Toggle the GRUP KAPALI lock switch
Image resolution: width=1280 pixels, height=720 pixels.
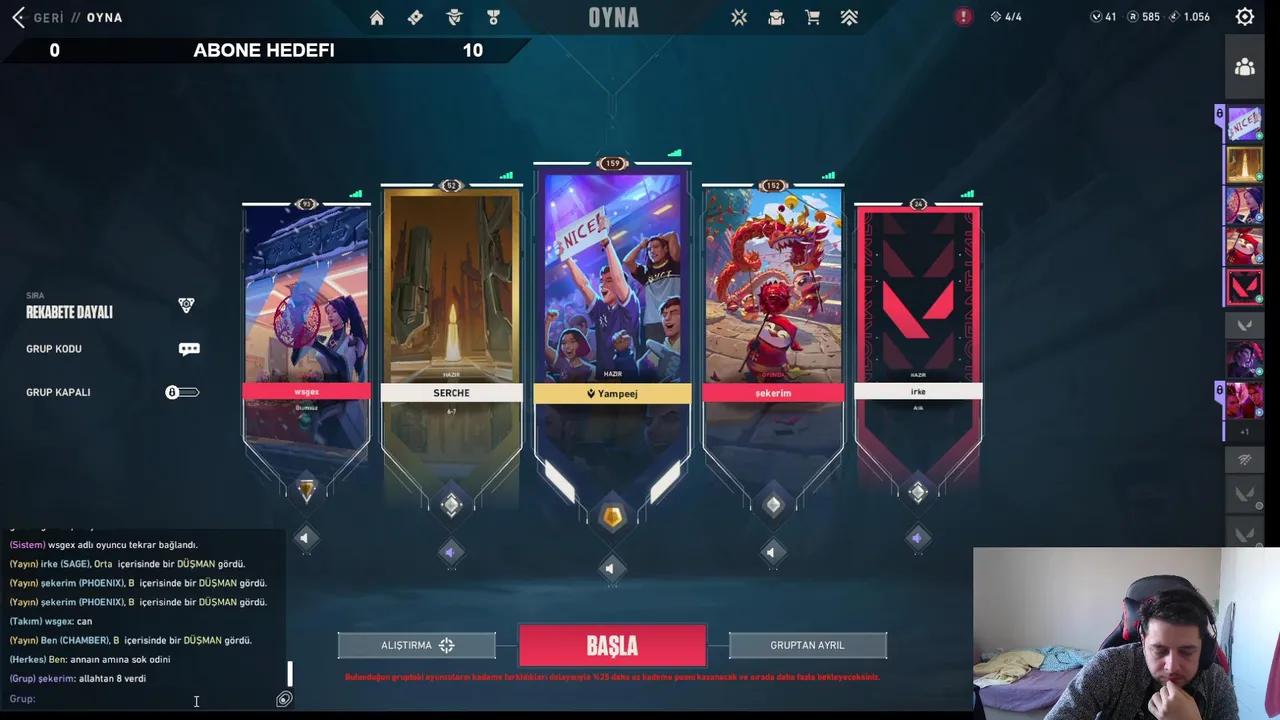(182, 392)
